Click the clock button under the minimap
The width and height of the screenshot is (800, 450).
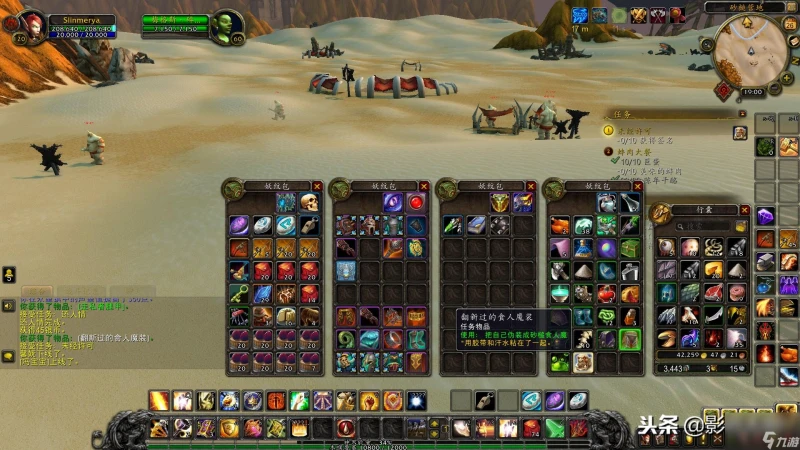[x=752, y=92]
